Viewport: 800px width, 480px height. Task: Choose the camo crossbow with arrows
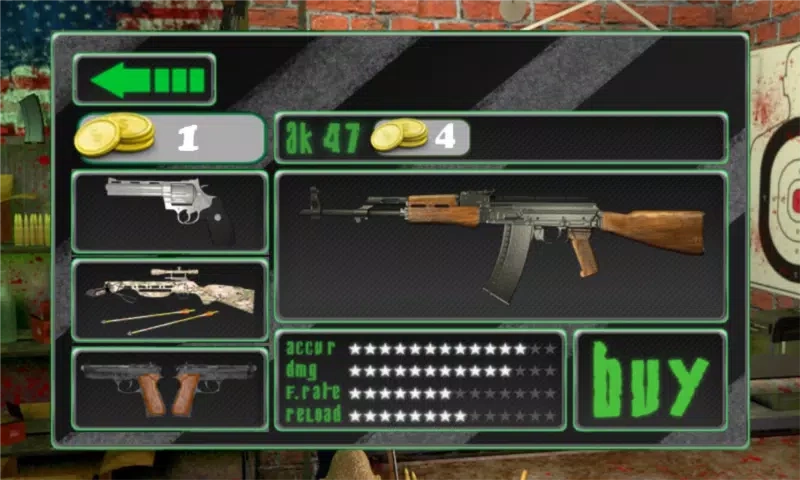[170, 300]
